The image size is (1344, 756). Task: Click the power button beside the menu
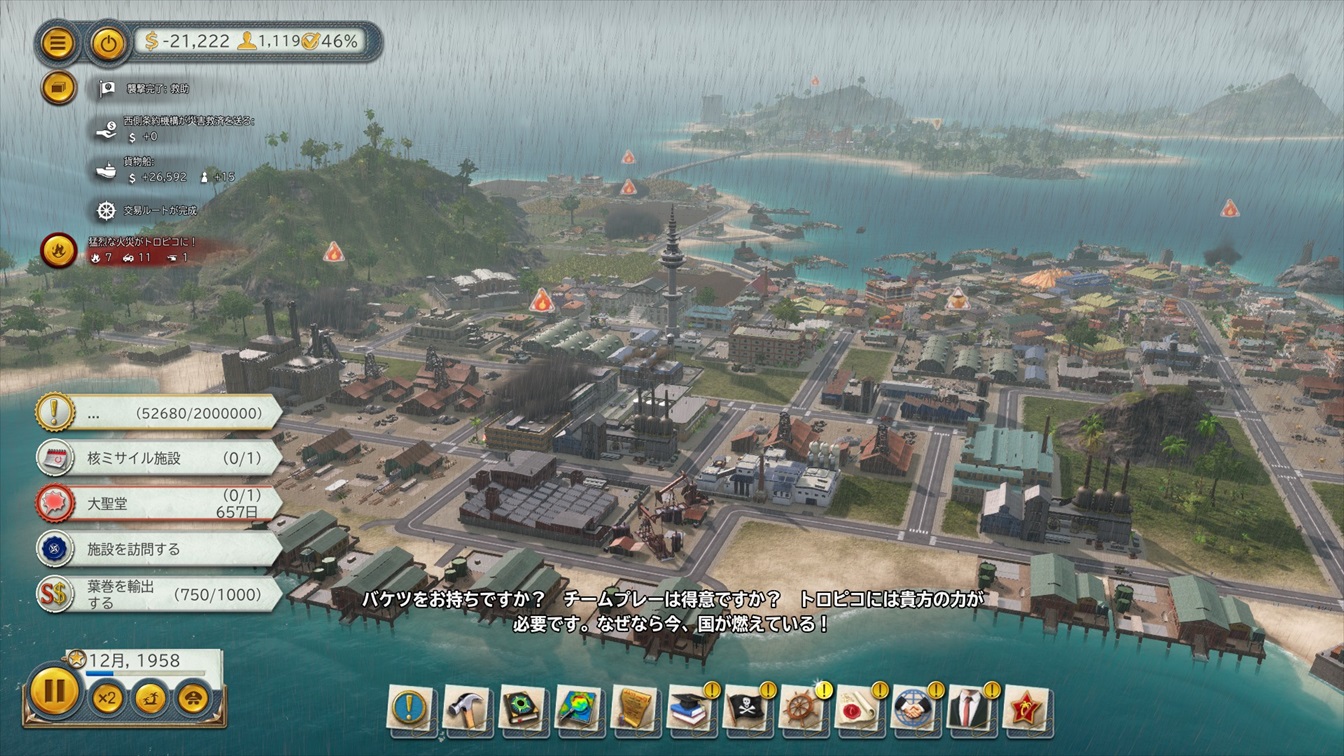click(107, 42)
